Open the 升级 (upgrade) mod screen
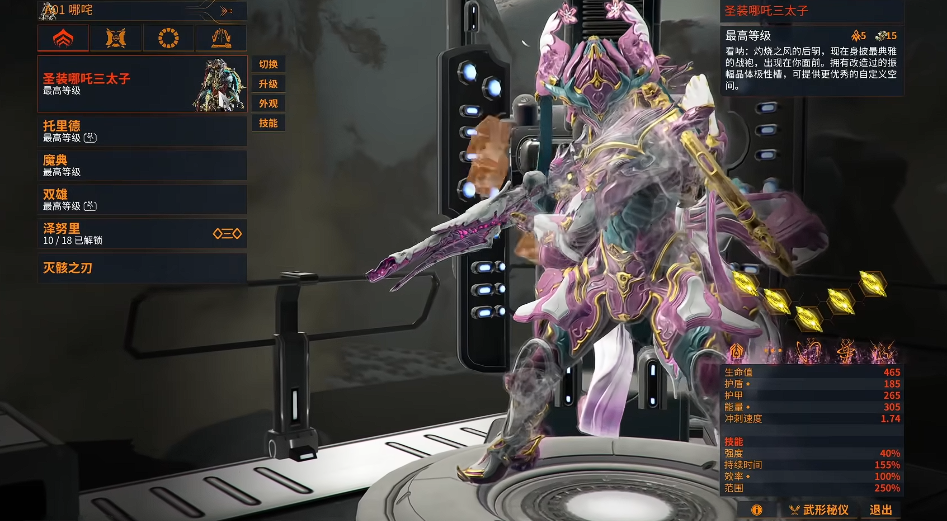The height and width of the screenshot is (521, 947). (268, 84)
